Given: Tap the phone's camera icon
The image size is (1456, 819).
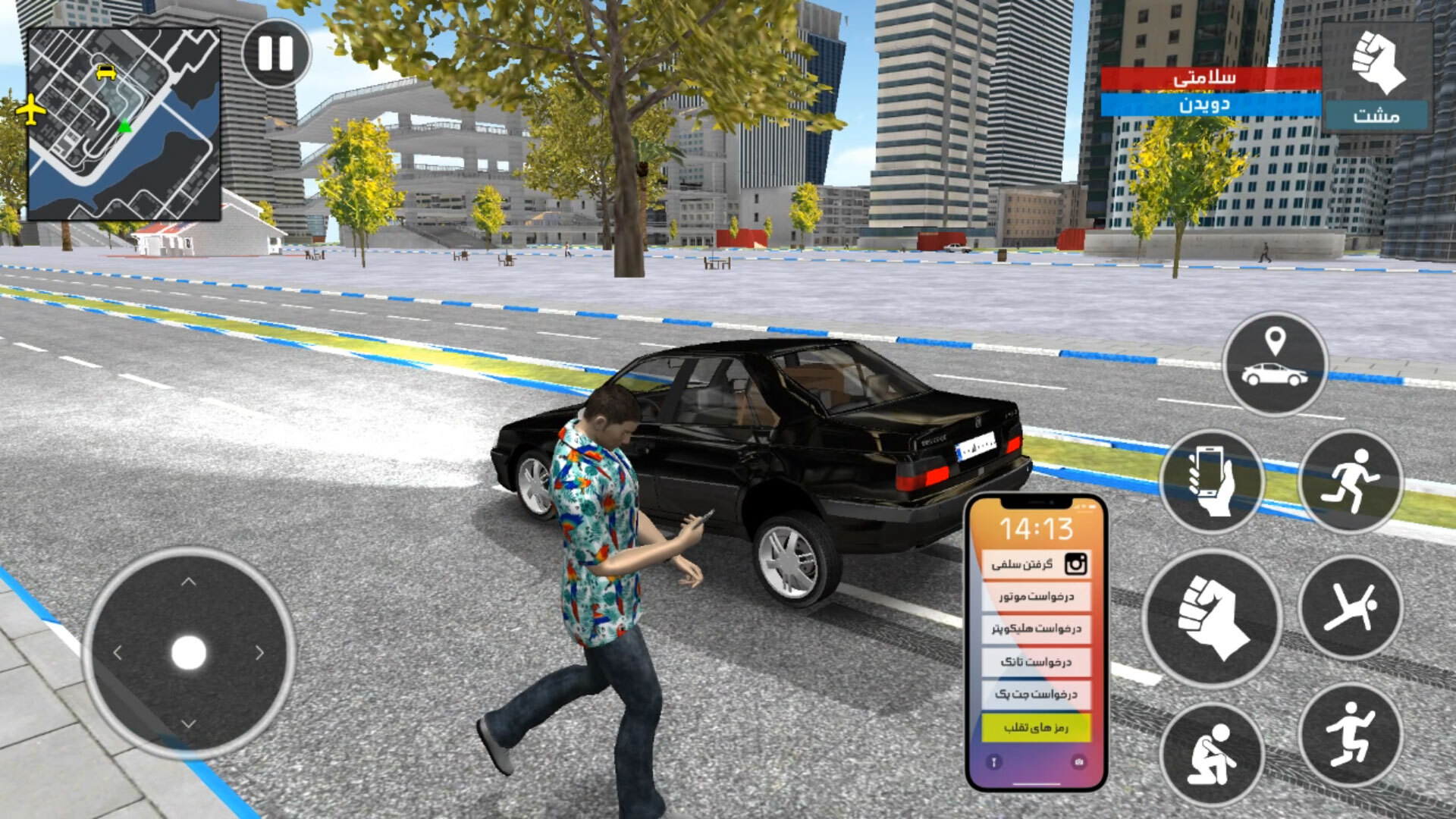Looking at the screenshot, I should 1078,761.
